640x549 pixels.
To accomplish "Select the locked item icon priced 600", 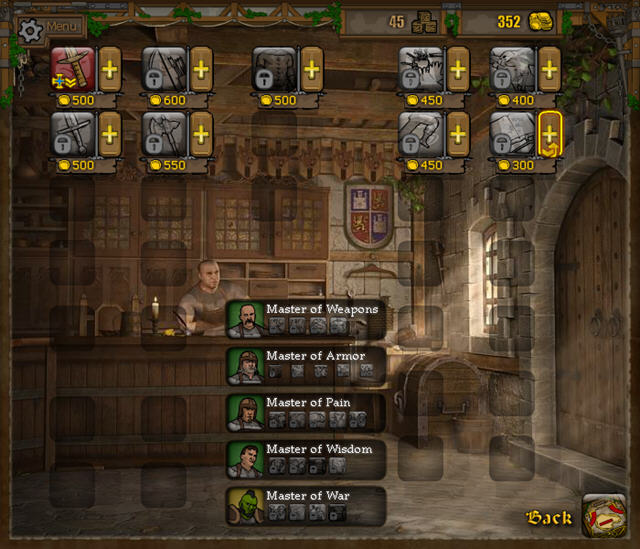I will click(x=163, y=68).
